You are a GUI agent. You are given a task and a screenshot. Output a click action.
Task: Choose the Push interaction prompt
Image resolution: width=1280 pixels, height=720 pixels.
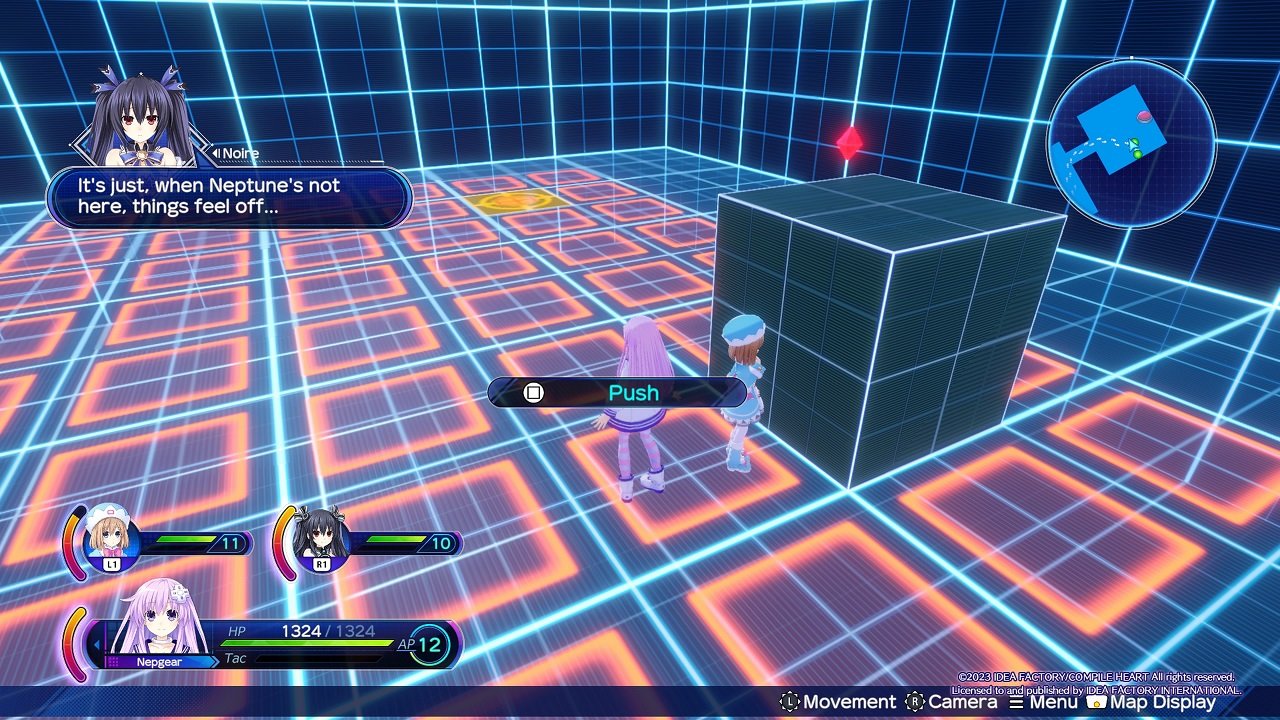tap(617, 392)
